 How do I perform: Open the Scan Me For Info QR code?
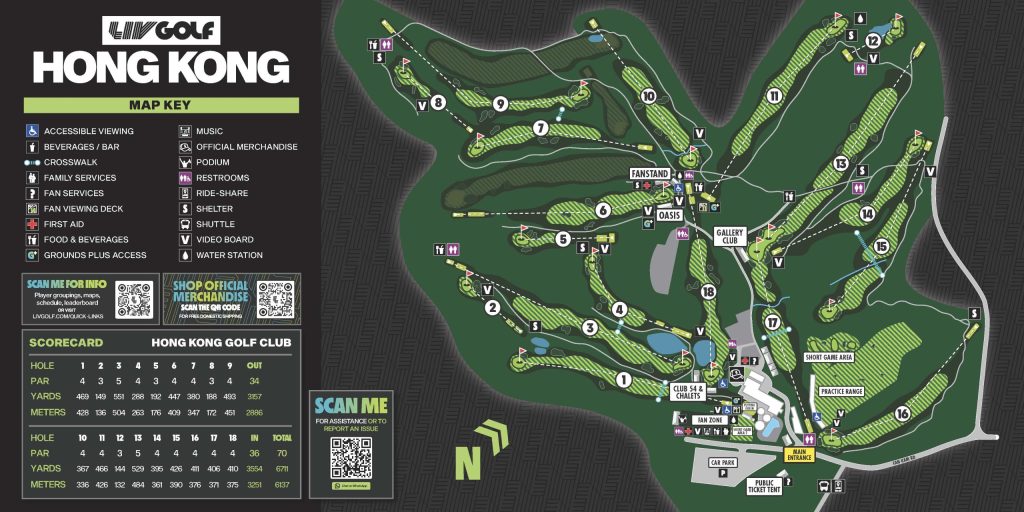click(137, 300)
